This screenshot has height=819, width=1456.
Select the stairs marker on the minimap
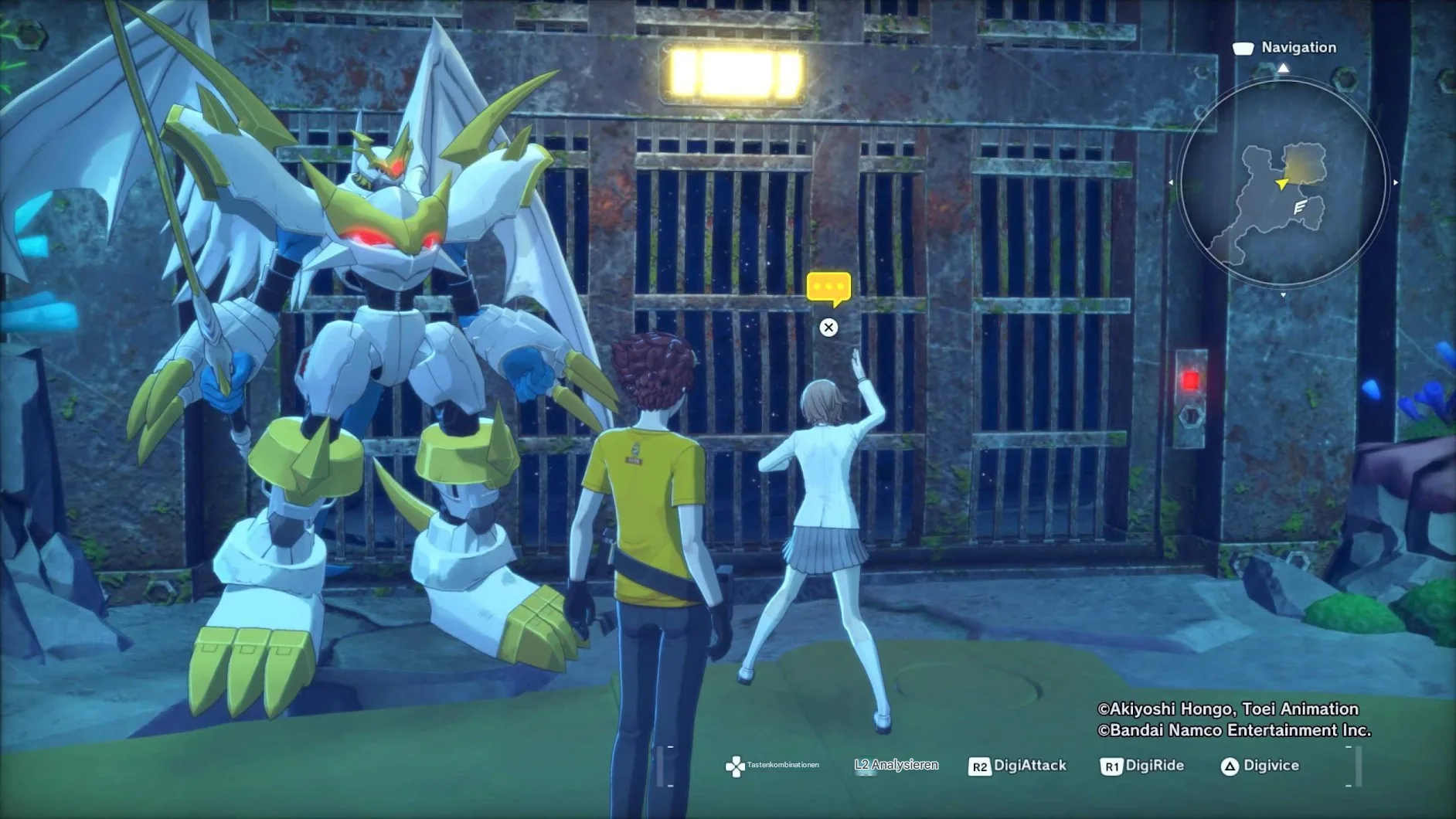(1300, 207)
